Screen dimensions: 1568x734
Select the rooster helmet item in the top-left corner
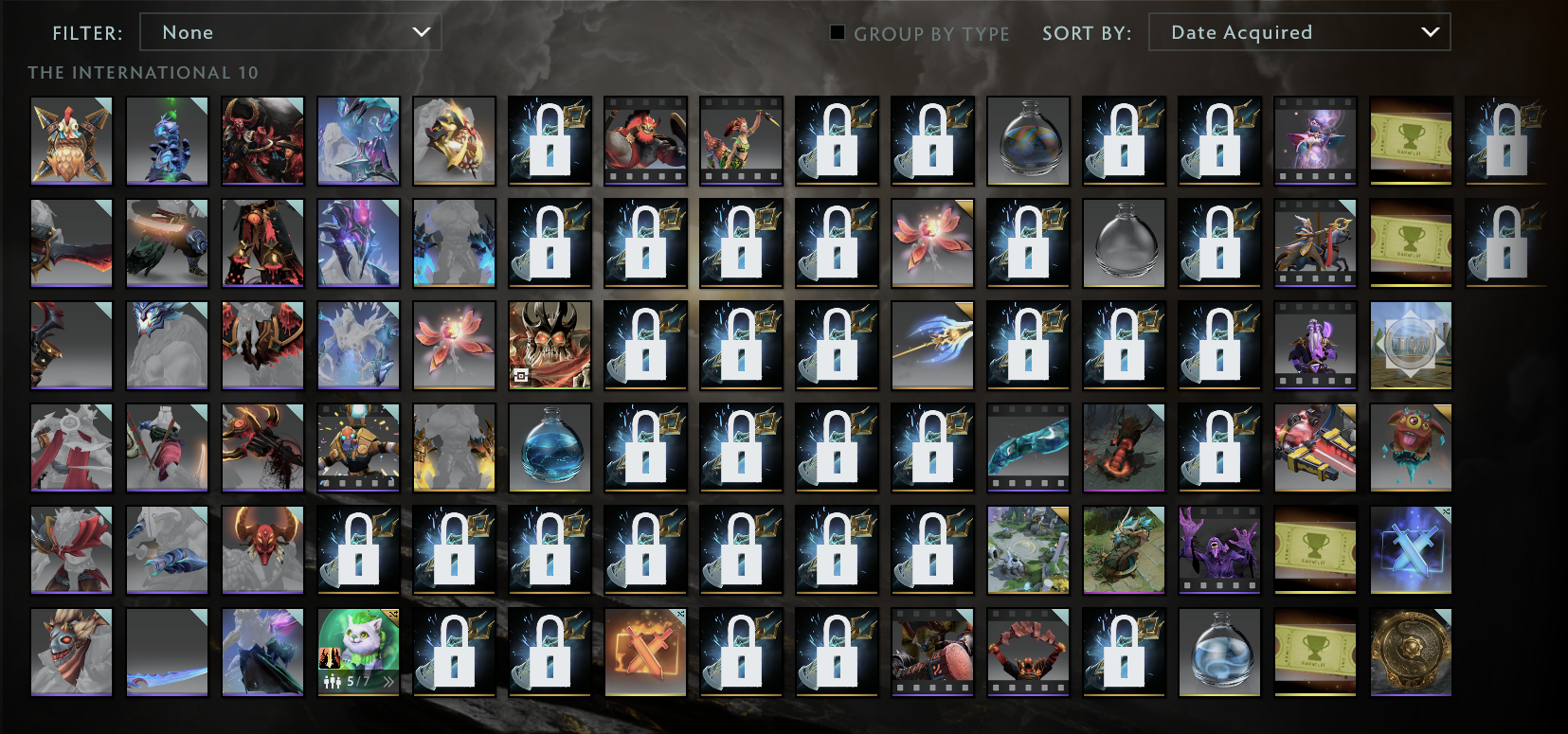click(71, 140)
